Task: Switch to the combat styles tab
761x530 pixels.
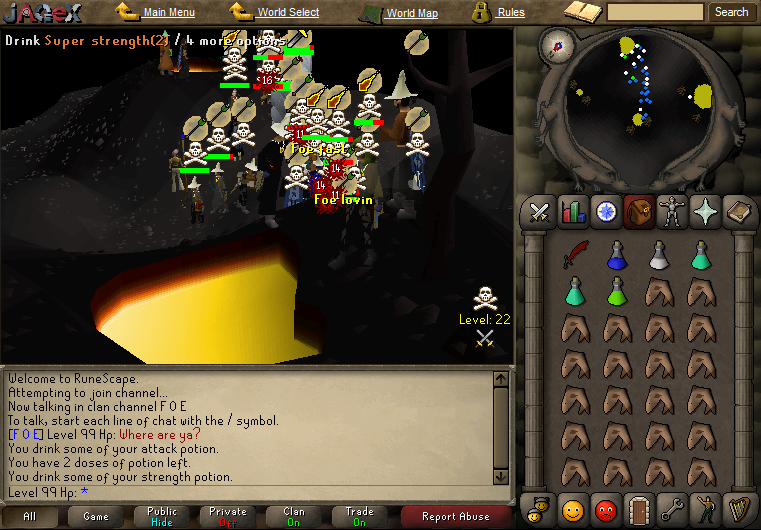Action: (540, 211)
